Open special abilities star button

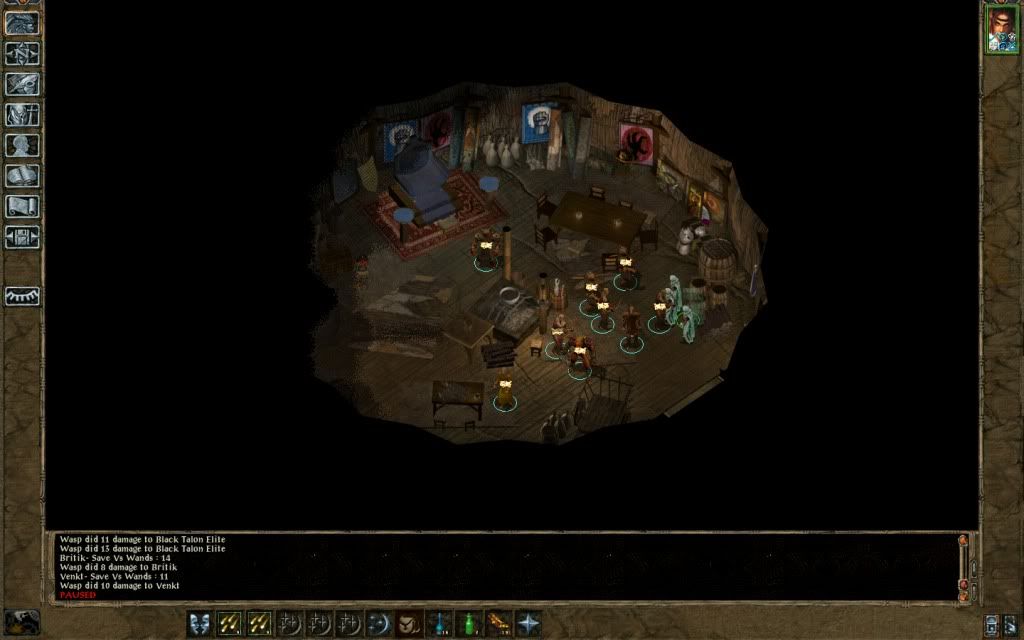coord(528,623)
